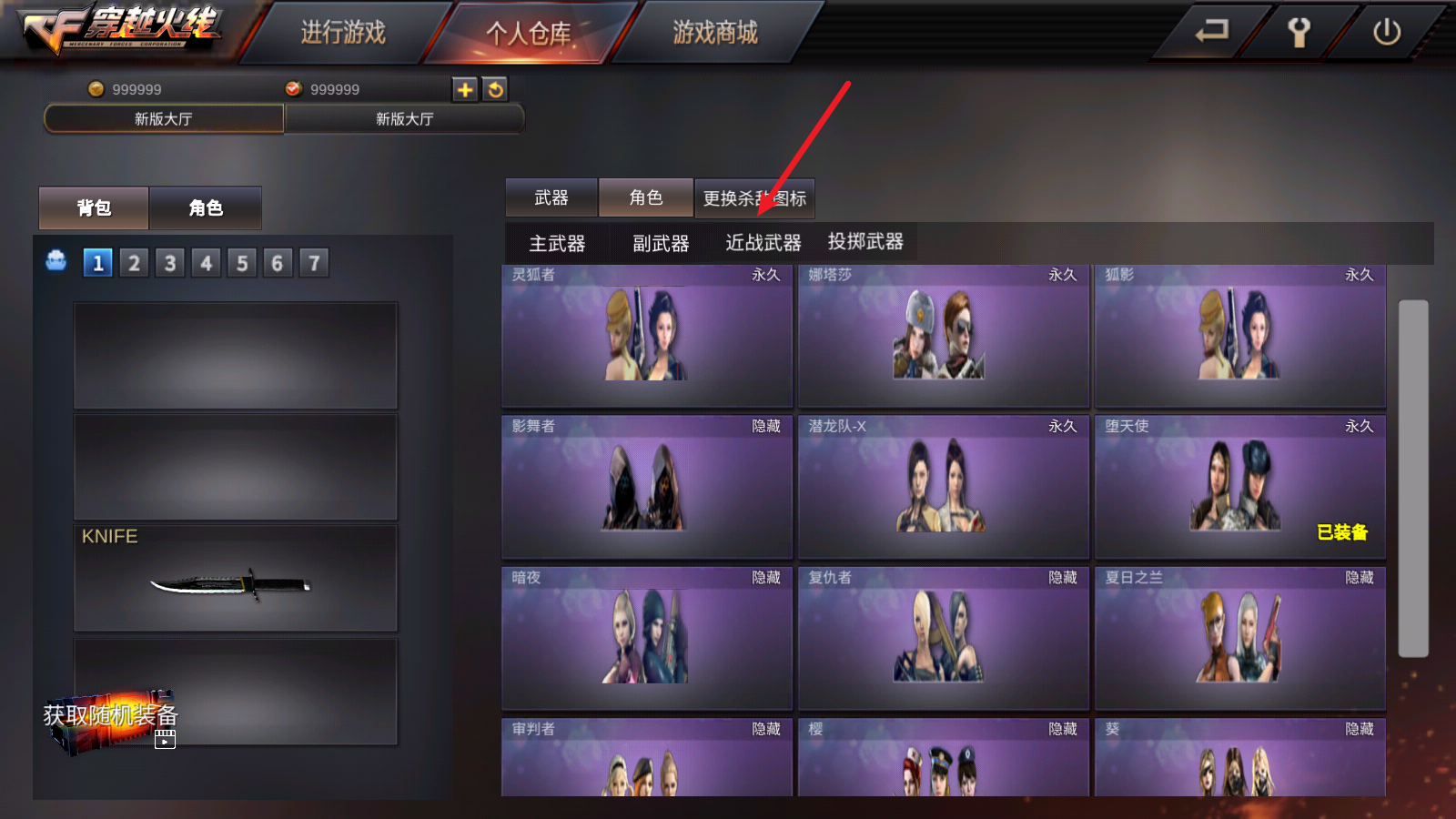Image resolution: width=1456 pixels, height=819 pixels.
Task: Click the gold coin currency icon
Action: pyautogui.click(x=95, y=89)
